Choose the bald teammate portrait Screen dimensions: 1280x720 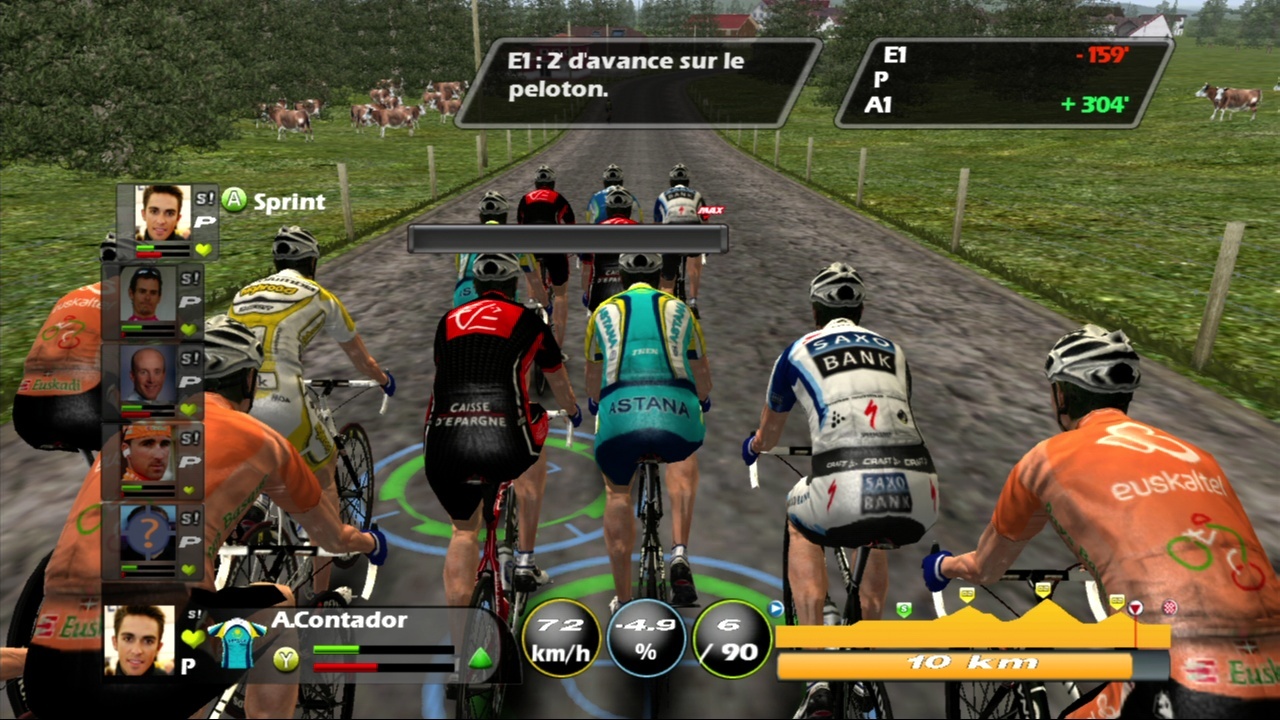click(147, 372)
